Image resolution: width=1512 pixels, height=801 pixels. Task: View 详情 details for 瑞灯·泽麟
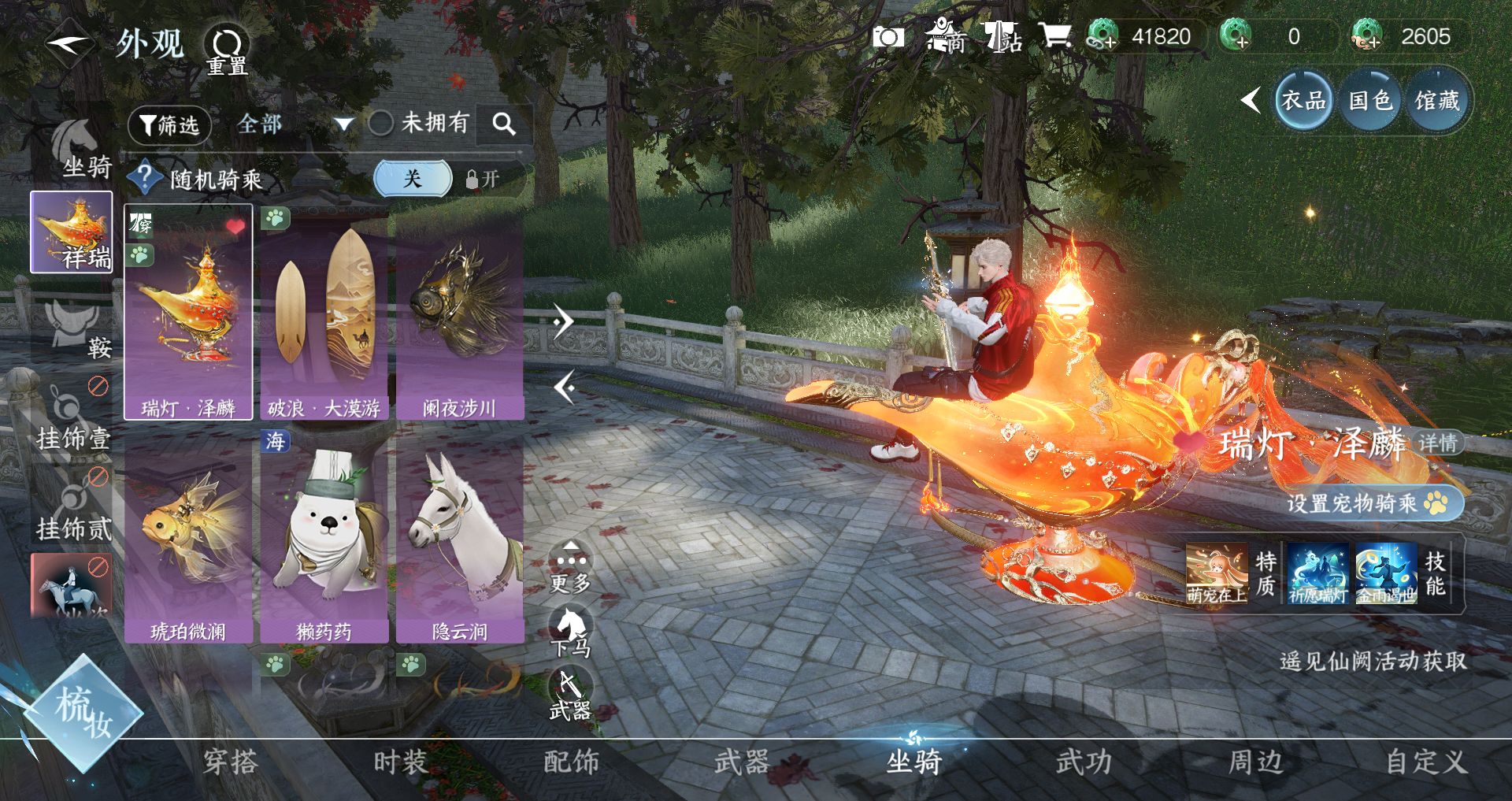[1438, 443]
